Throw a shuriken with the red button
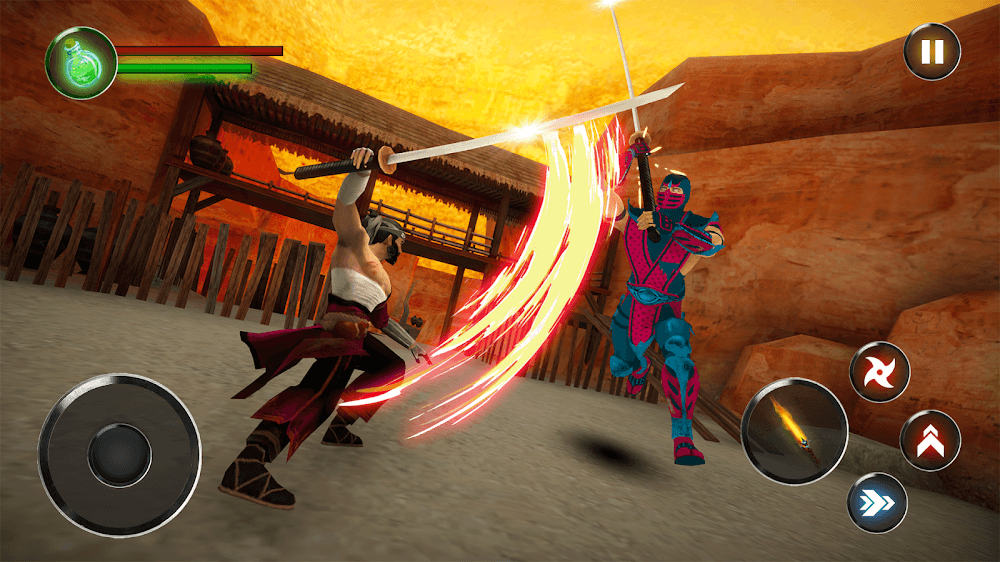 tap(880, 373)
